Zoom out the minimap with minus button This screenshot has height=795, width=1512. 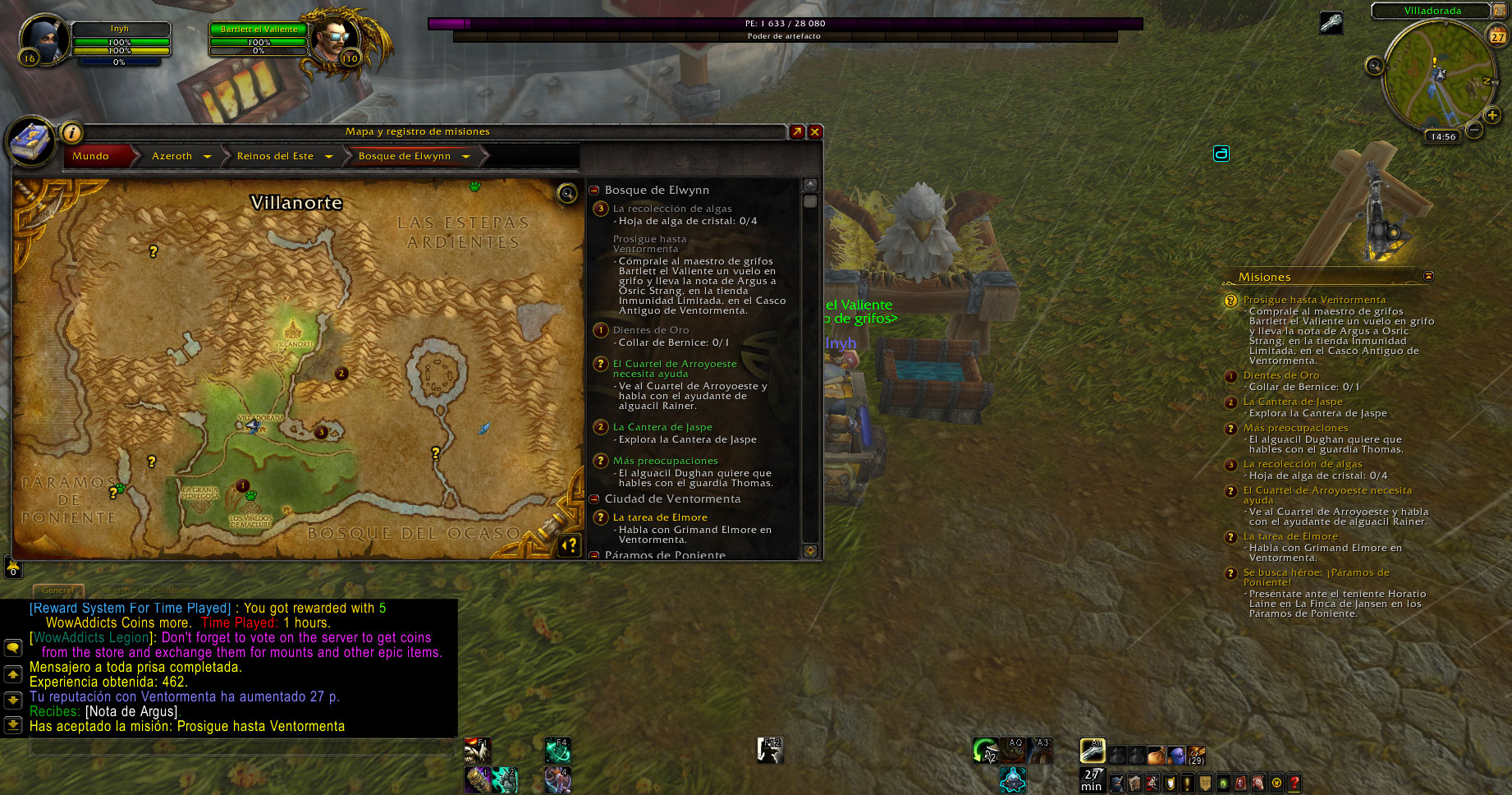click(x=1474, y=130)
